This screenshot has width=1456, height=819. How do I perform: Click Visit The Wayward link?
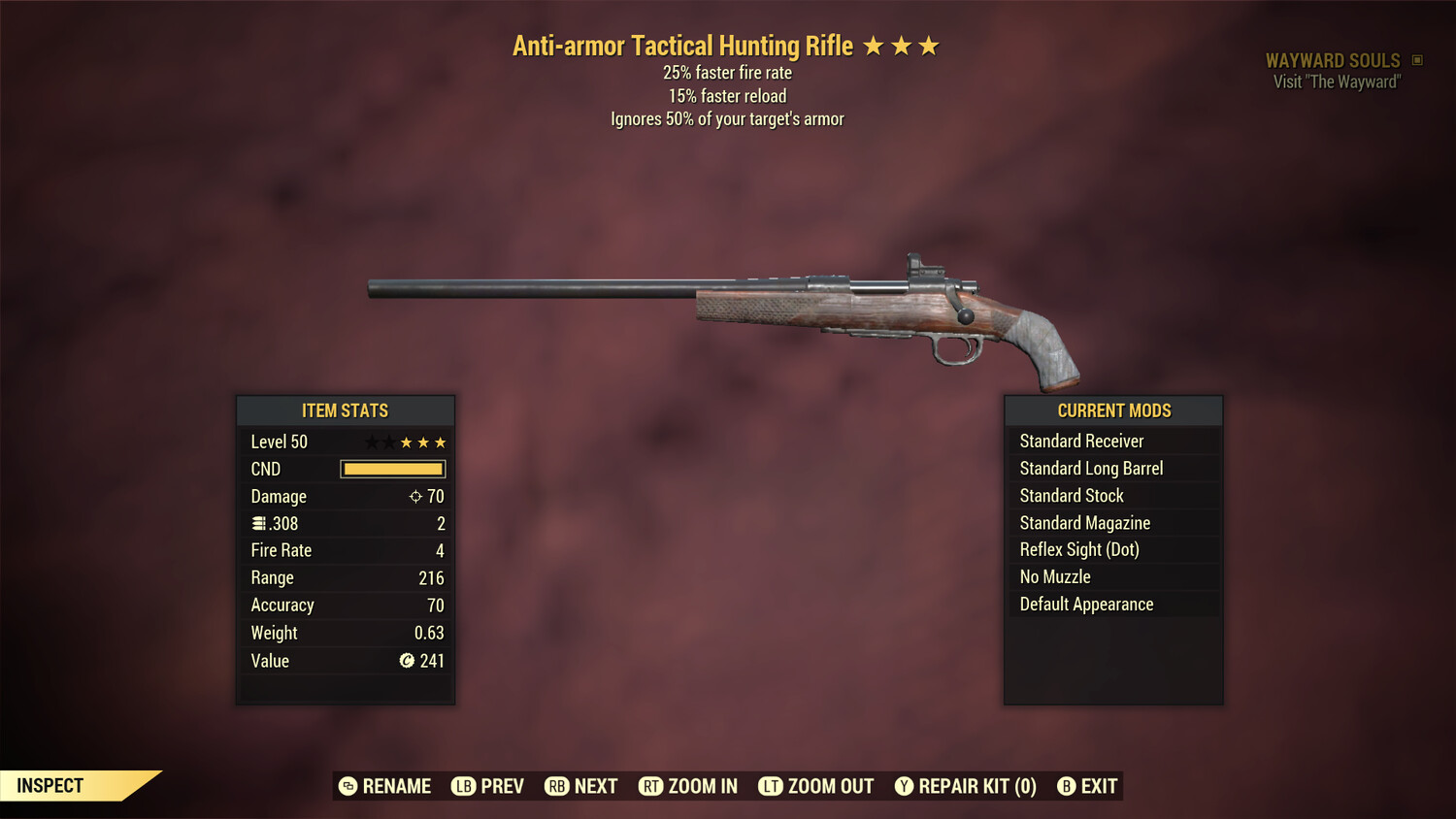(x=1335, y=82)
